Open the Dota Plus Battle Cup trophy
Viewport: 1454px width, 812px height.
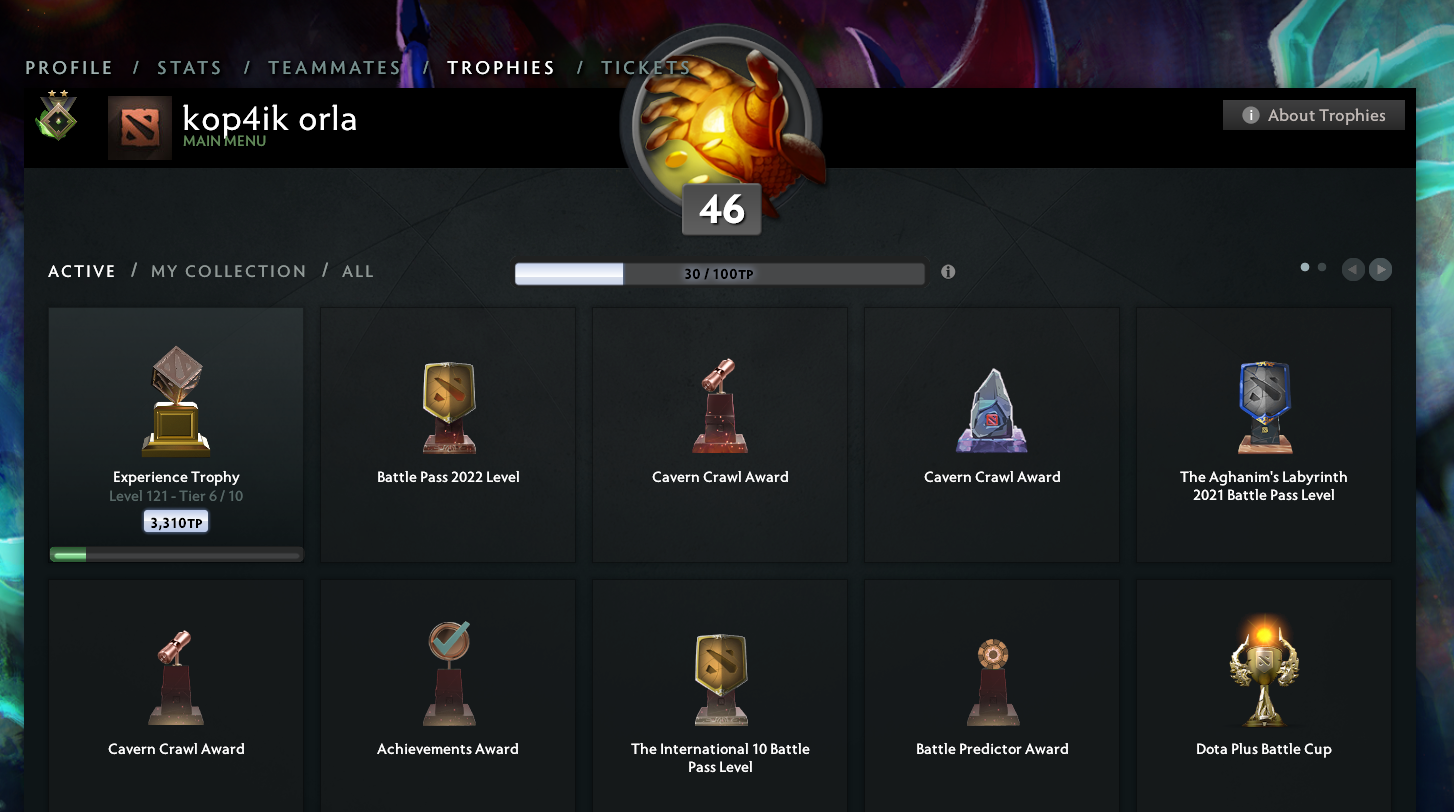pyautogui.click(x=1263, y=670)
